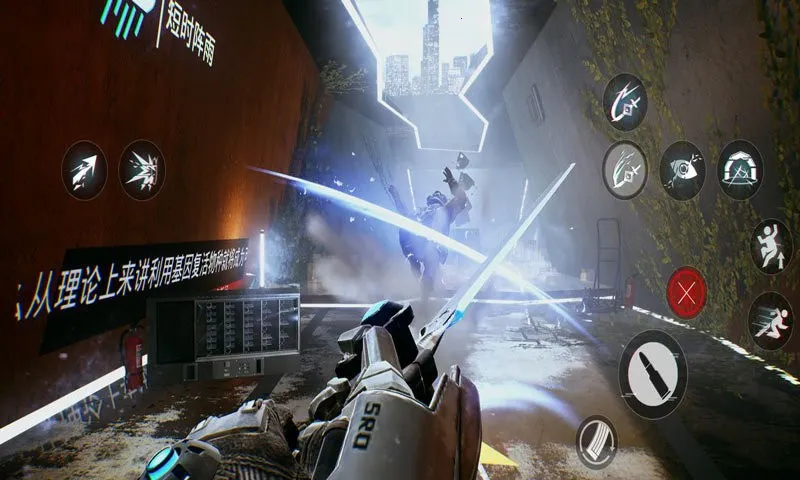This screenshot has height=480, width=800.
Task: Tap the bullet fire button
Action: (652, 374)
